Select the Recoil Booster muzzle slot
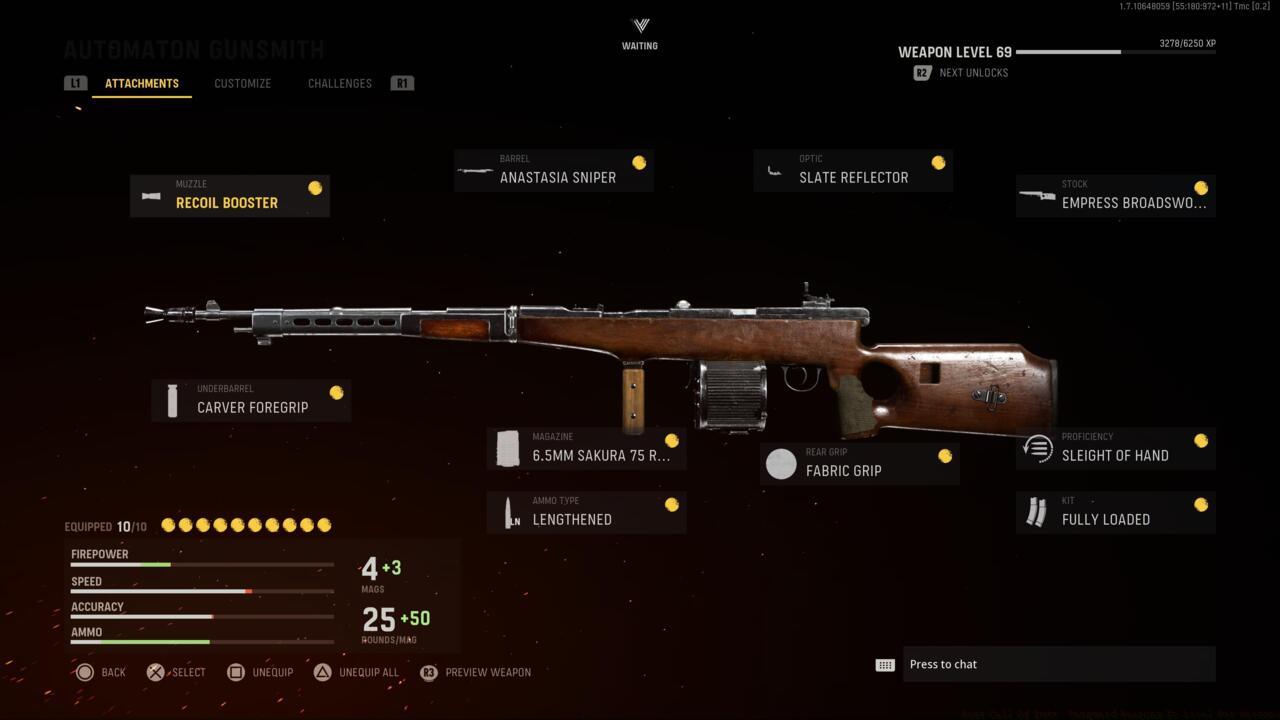The image size is (1280, 720). point(229,195)
